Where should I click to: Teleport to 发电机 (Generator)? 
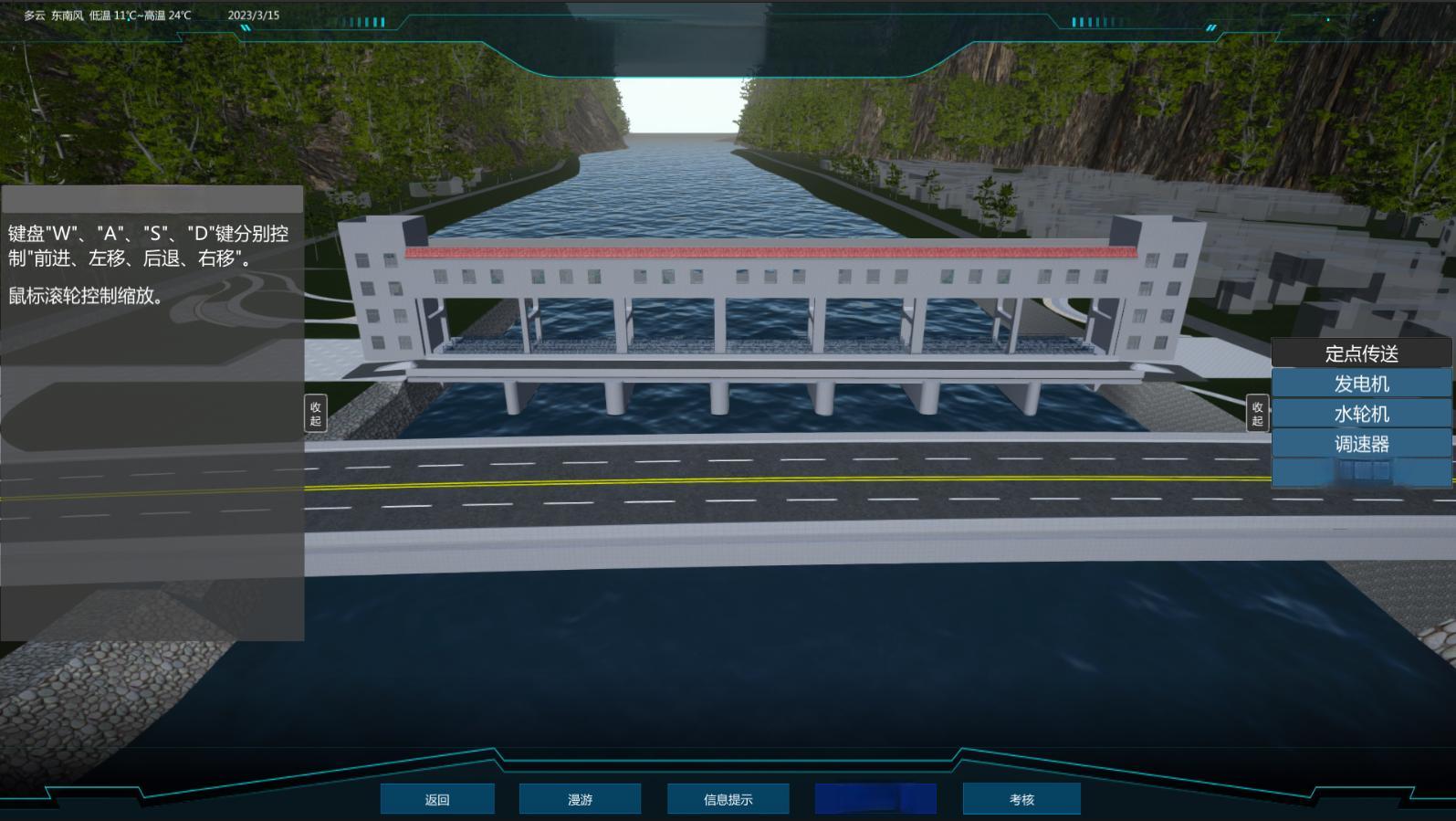click(1361, 384)
